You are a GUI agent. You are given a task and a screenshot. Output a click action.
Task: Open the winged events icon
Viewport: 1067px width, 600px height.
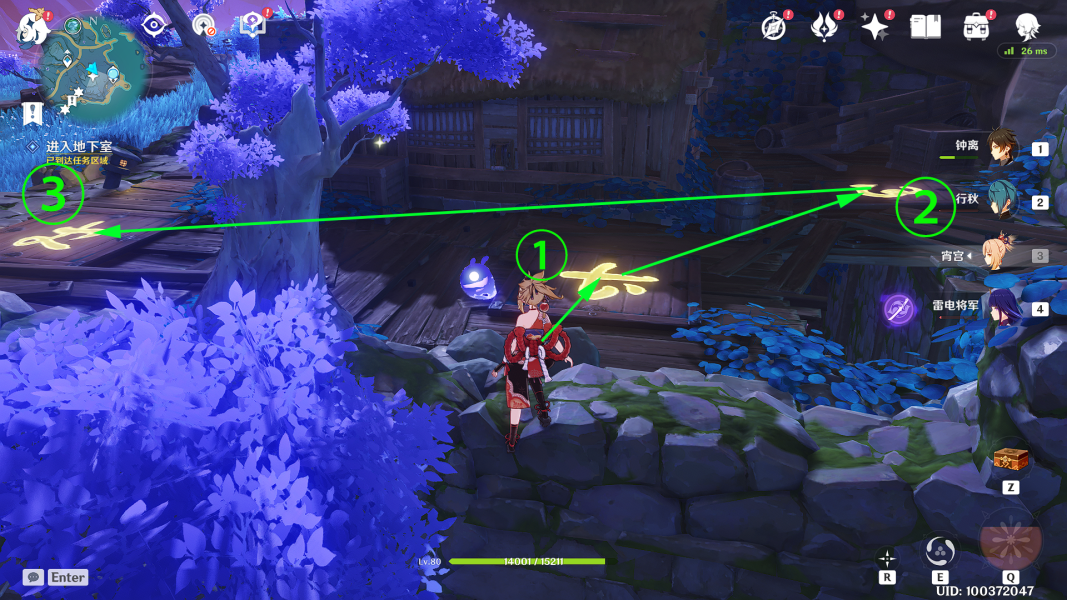pyautogui.click(x=823, y=27)
